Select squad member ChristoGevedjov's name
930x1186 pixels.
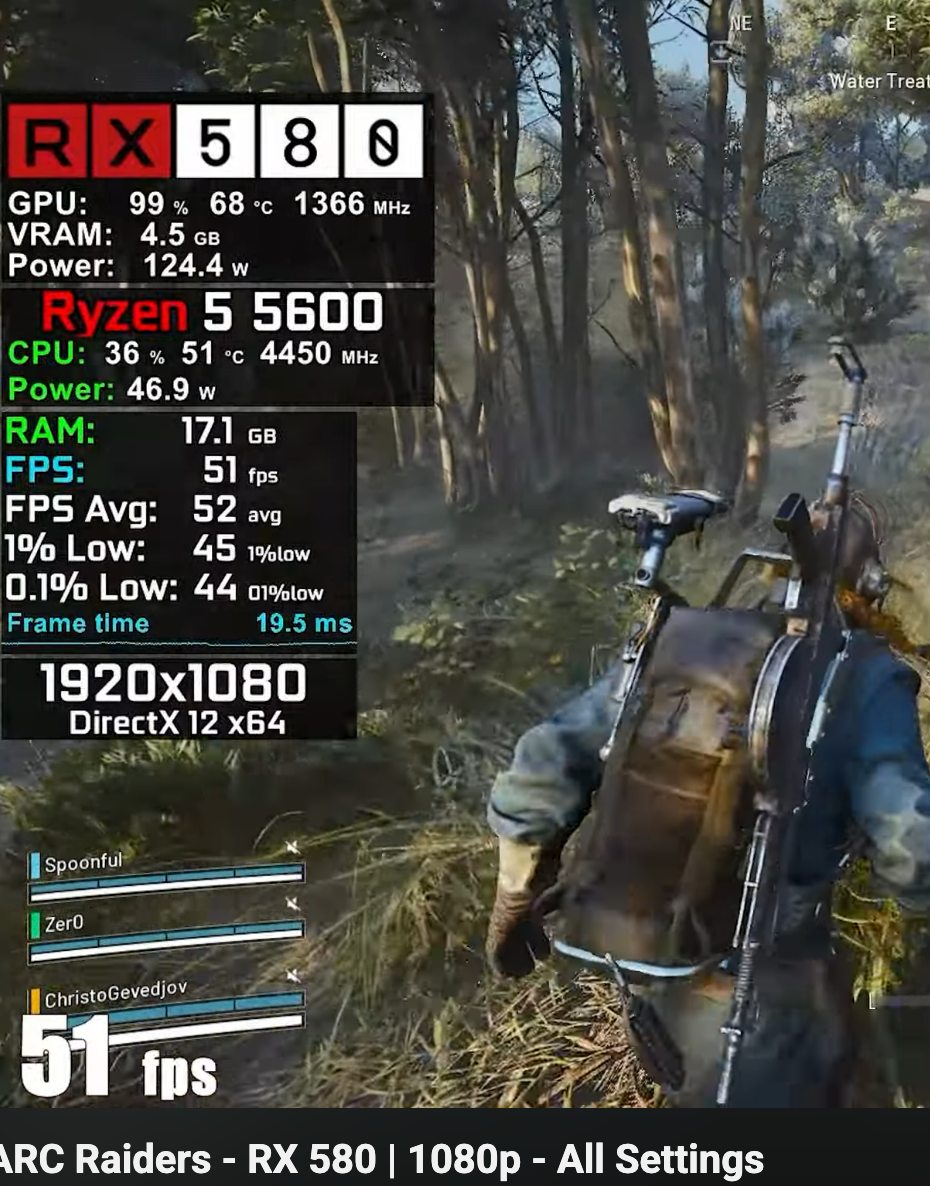click(115, 994)
